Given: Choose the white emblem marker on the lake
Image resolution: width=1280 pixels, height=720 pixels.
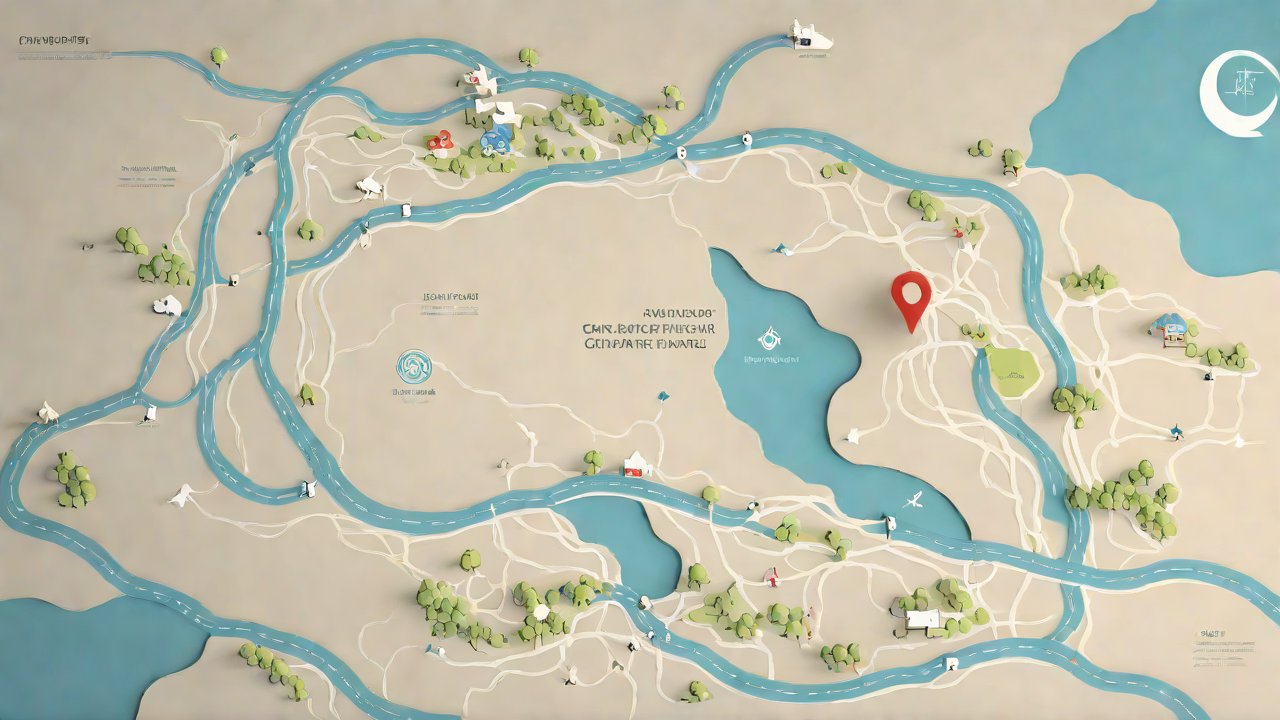Looking at the screenshot, I should pos(768,338).
